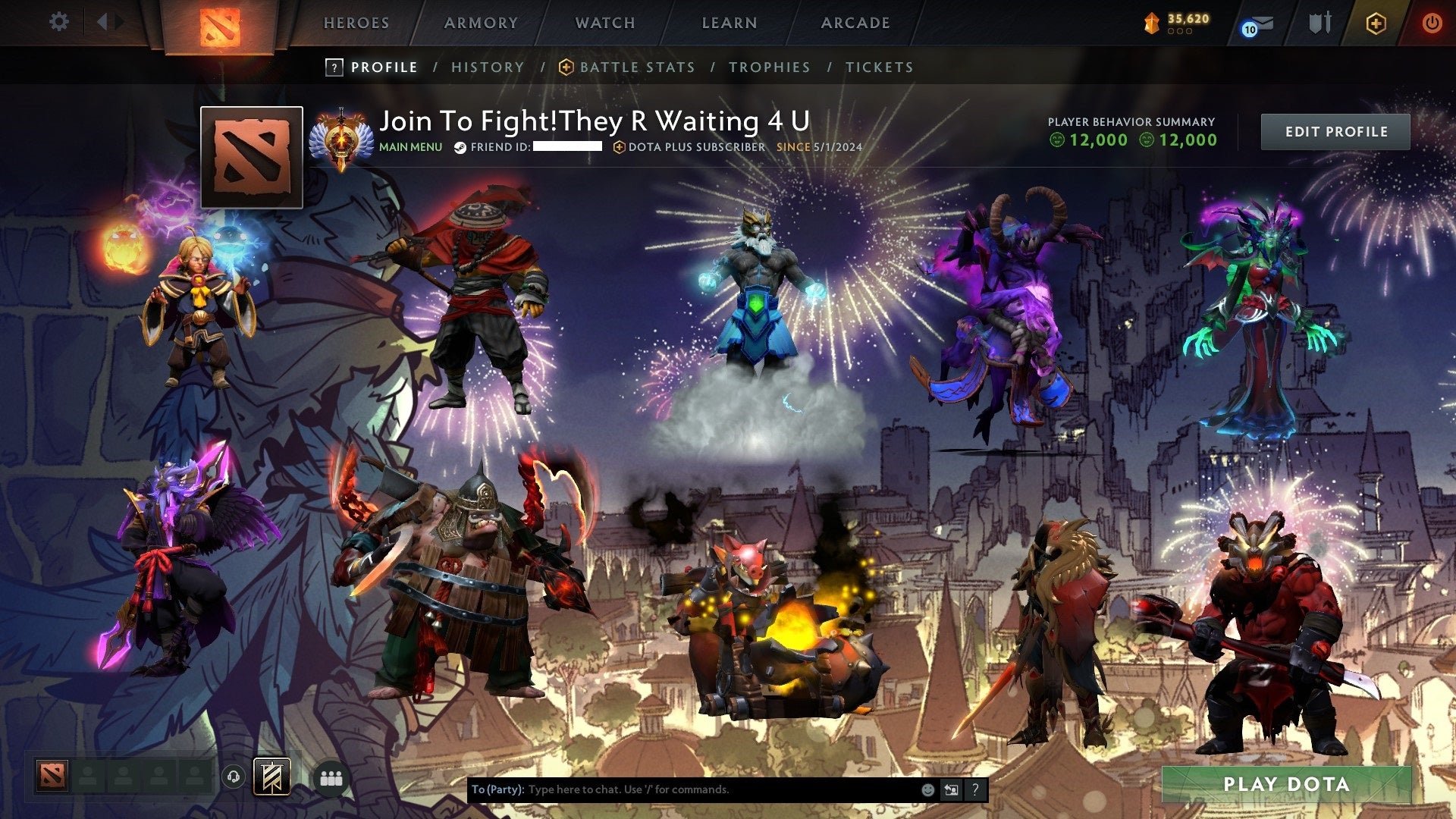Open voice chat headset icon
Viewport: 1456px width, 819px height.
pos(232,777)
